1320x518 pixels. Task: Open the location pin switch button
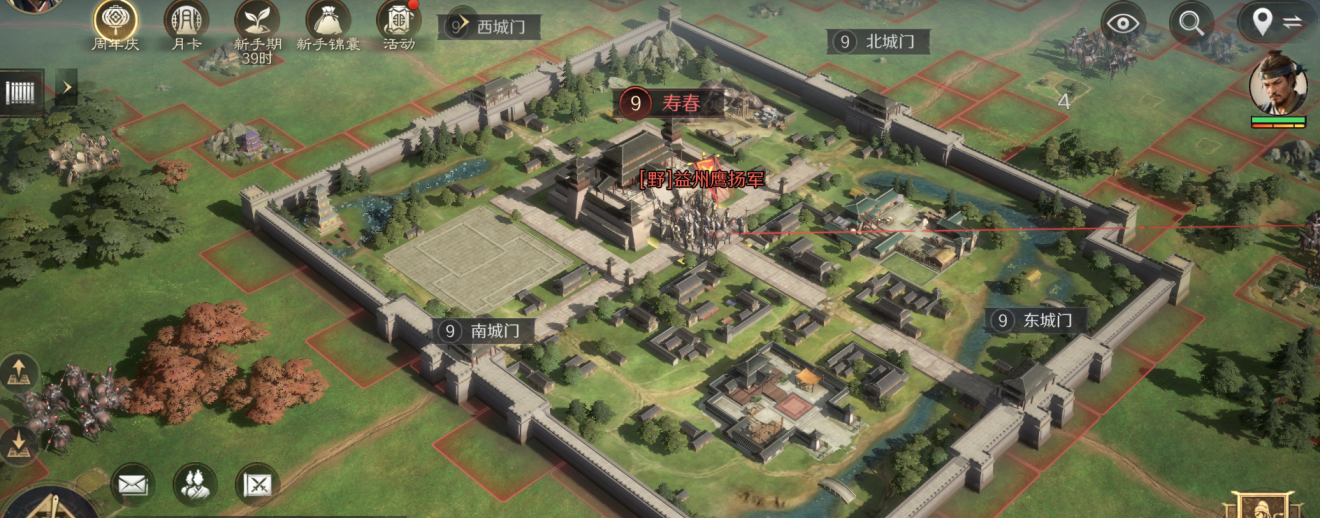(x=1277, y=22)
